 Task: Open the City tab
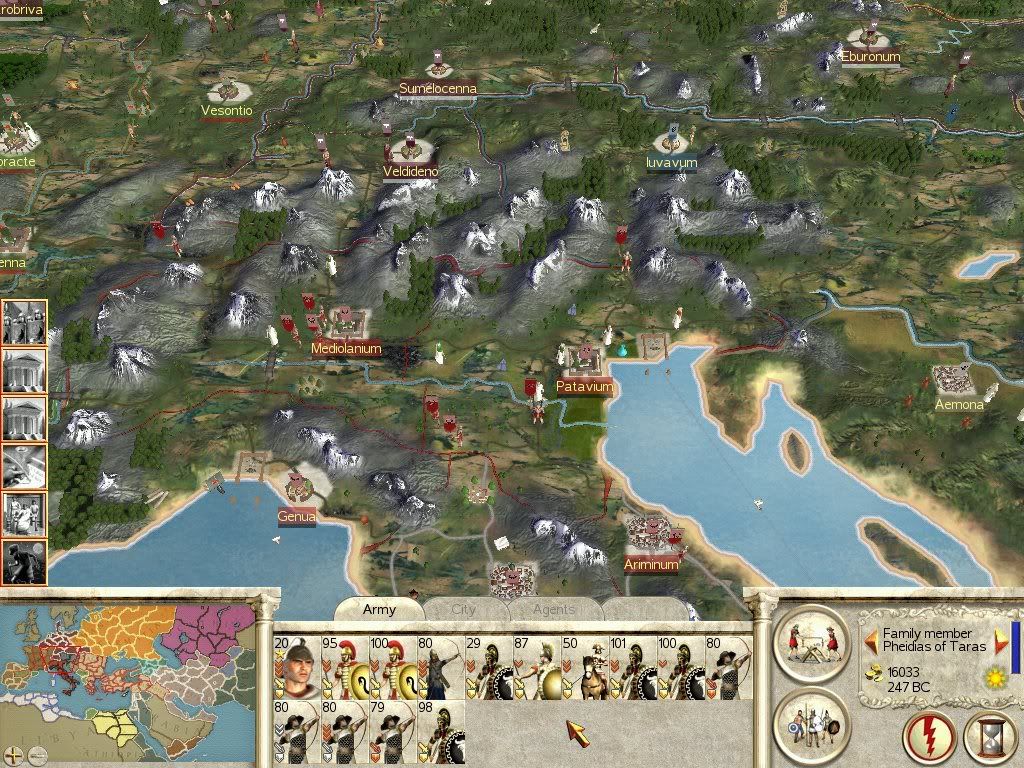click(463, 609)
